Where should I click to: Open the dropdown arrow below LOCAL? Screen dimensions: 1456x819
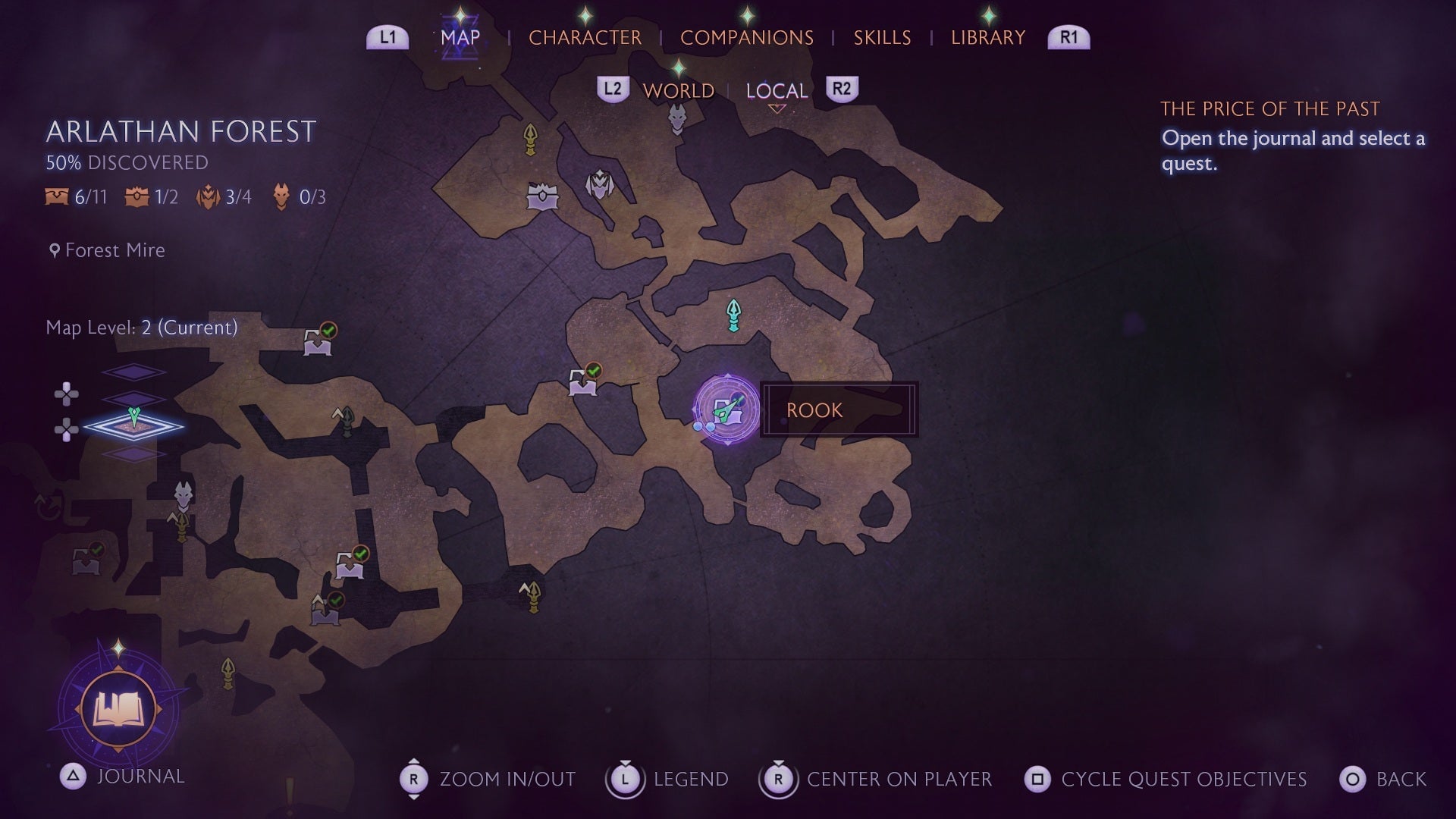pos(777,108)
